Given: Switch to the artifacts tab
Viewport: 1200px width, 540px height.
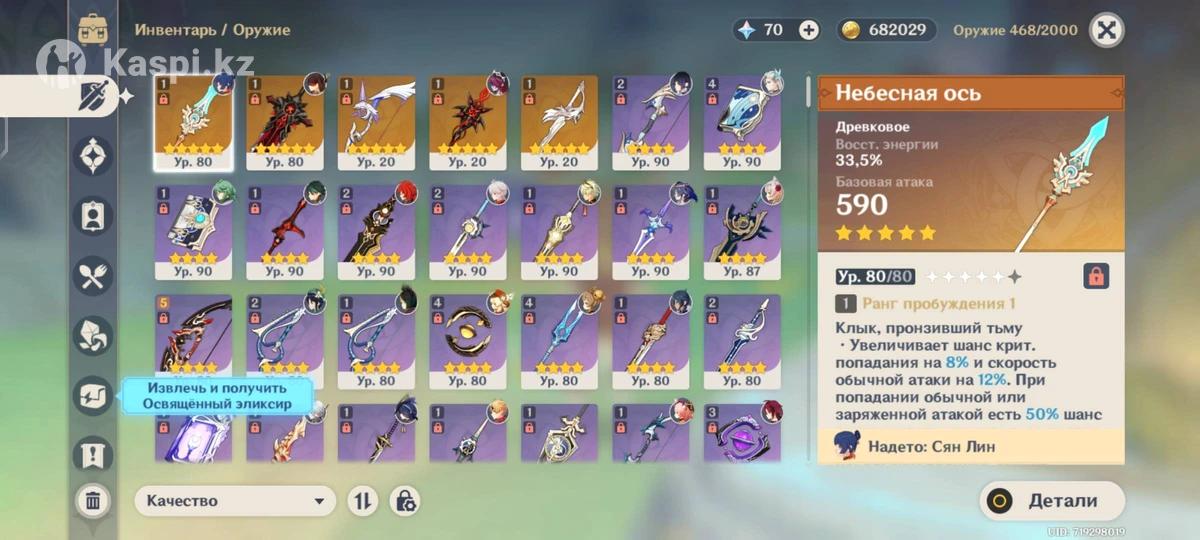Looking at the screenshot, I should pyautogui.click(x=93, y=156).
